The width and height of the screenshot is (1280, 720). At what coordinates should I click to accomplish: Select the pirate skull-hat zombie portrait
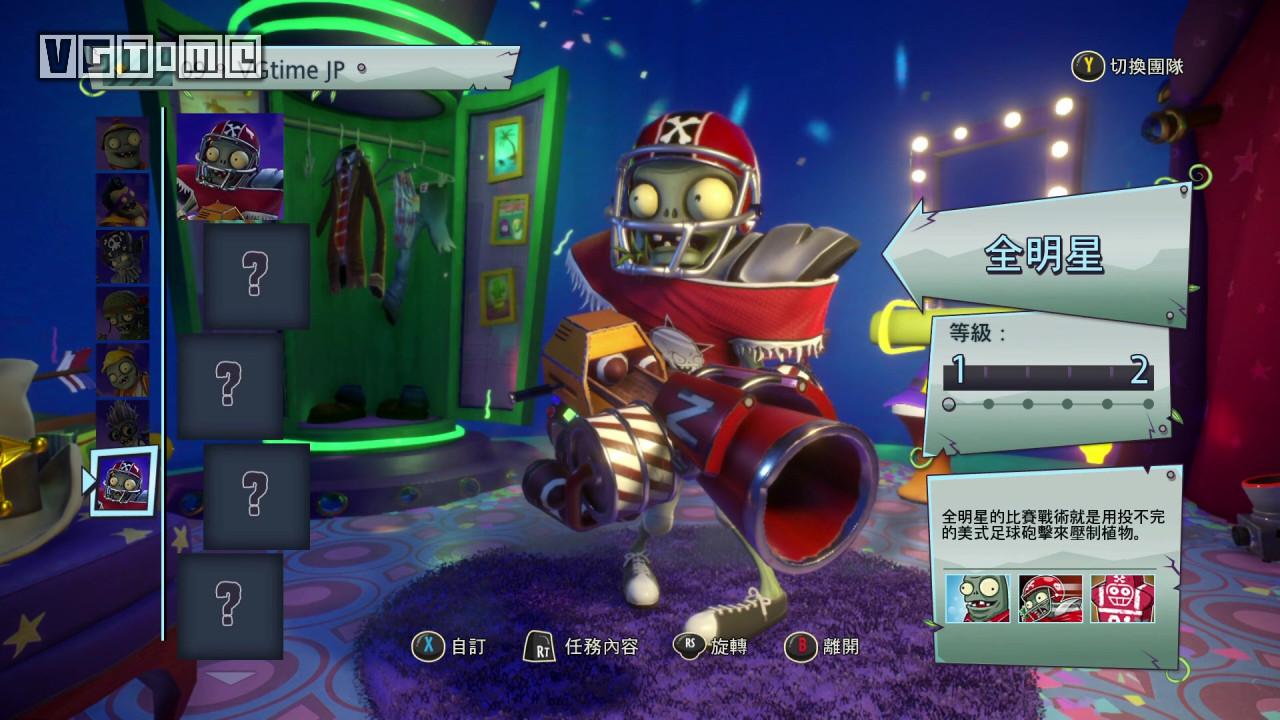(x=123, y=257)
